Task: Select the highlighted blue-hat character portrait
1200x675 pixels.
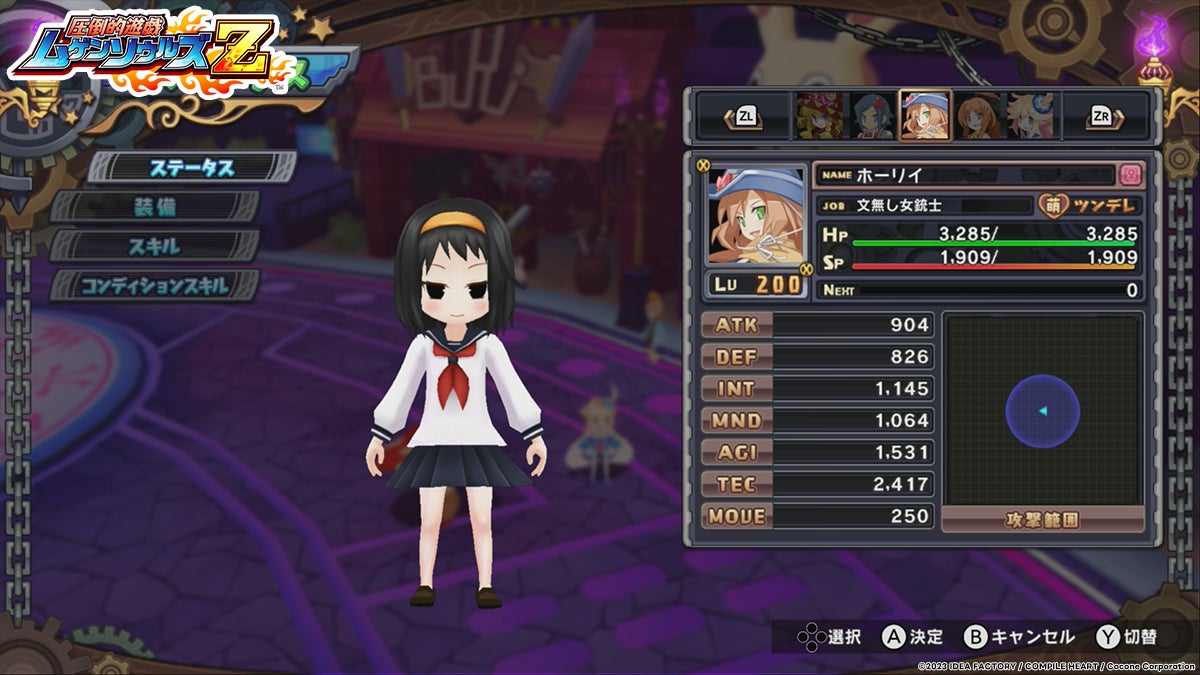Action: tap(925, 116)
